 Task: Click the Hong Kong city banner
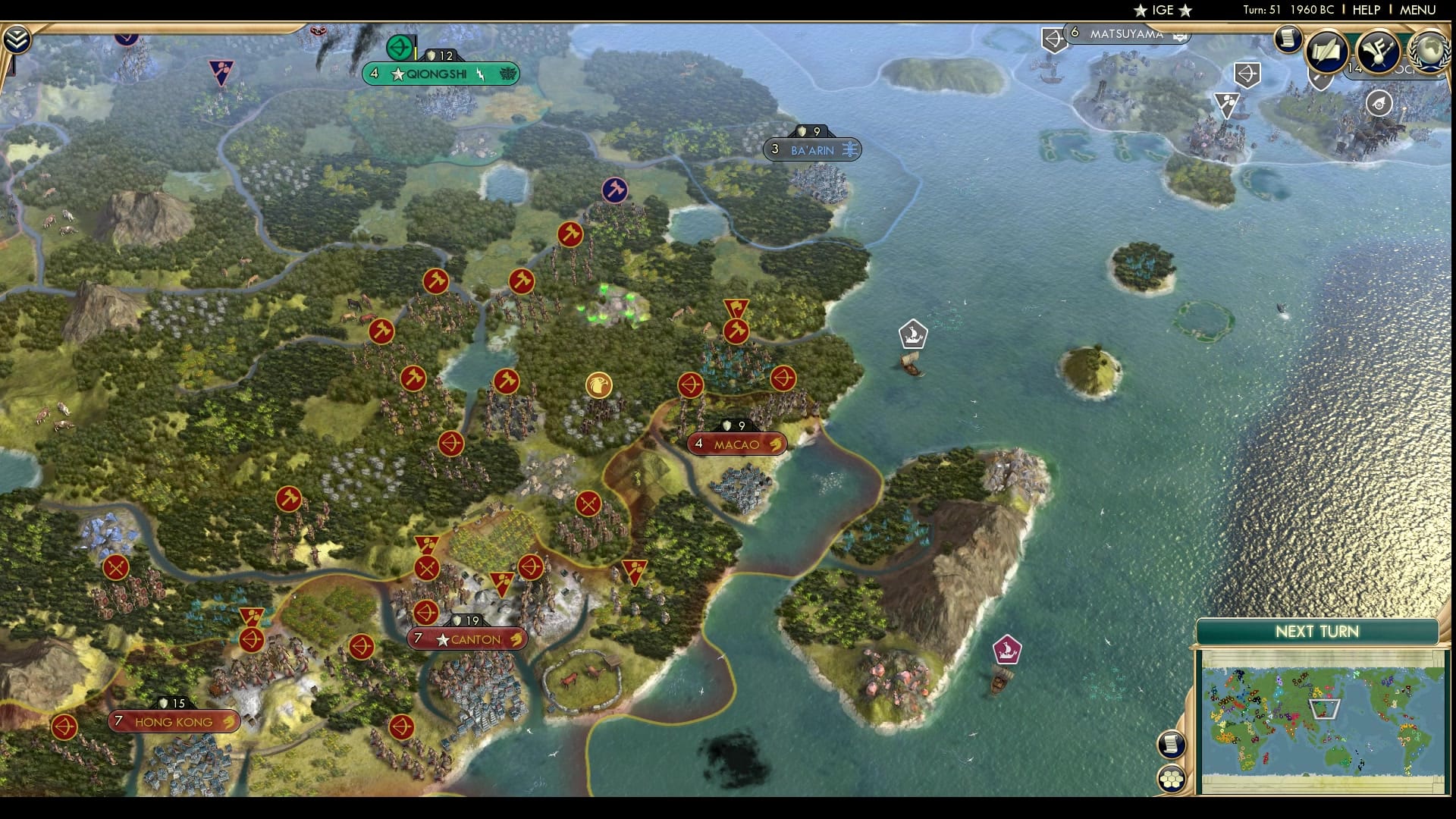click(x=173, y=721)
